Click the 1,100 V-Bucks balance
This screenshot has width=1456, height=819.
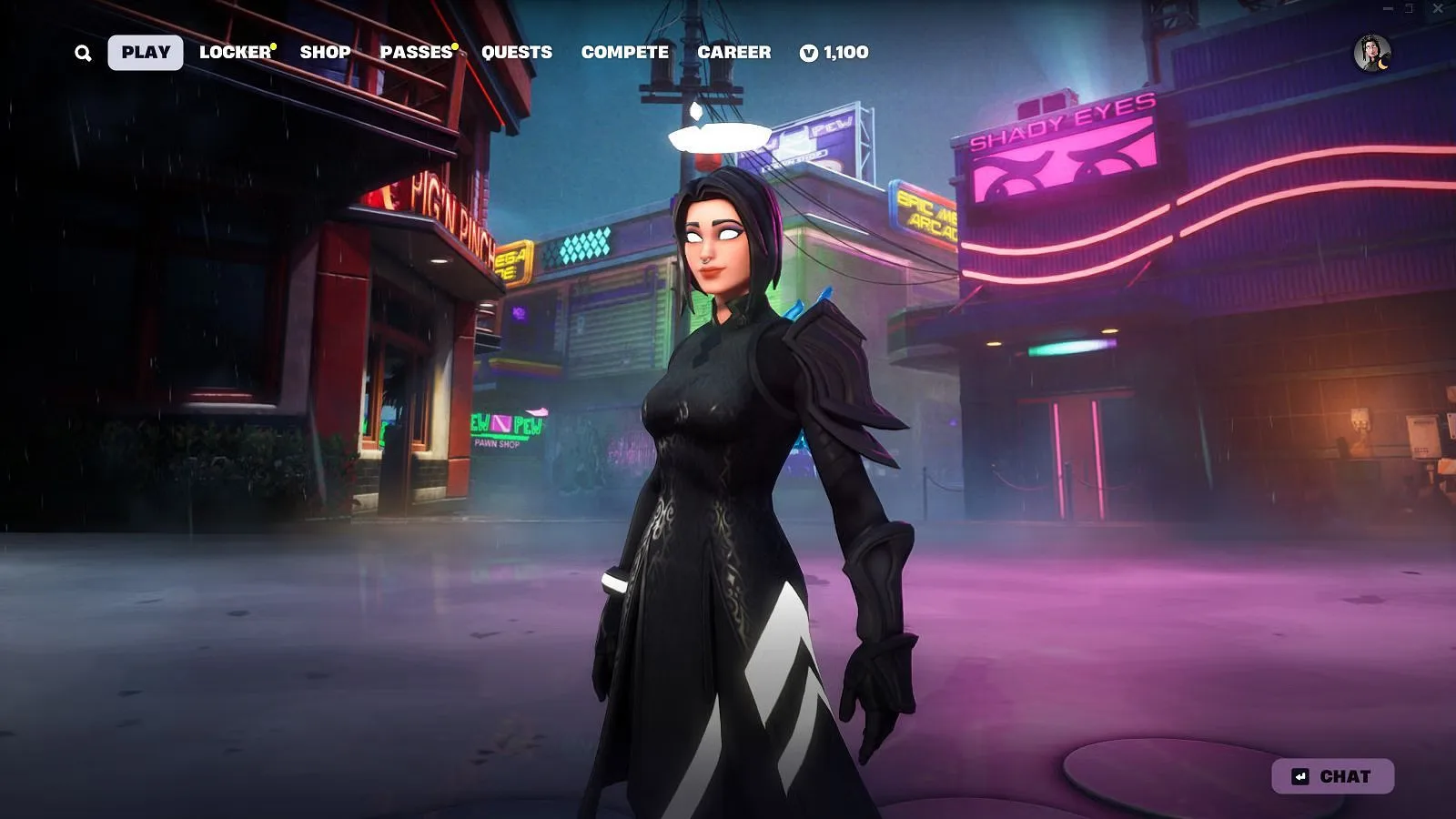tap(834, 53)
